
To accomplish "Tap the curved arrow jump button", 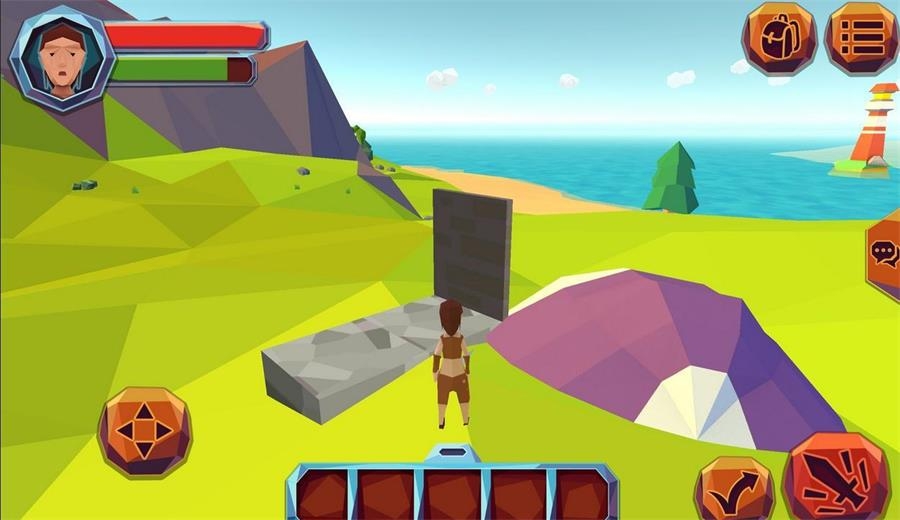I will tap(735, 488).
